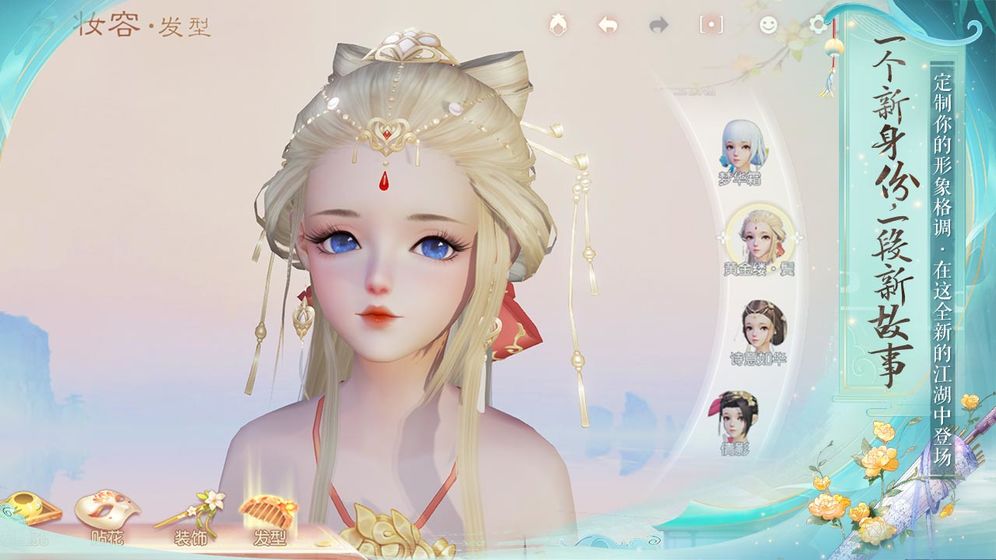Open the hair head icon at top
The width and height of the screenshot is (996, 560).
(558, 24)
